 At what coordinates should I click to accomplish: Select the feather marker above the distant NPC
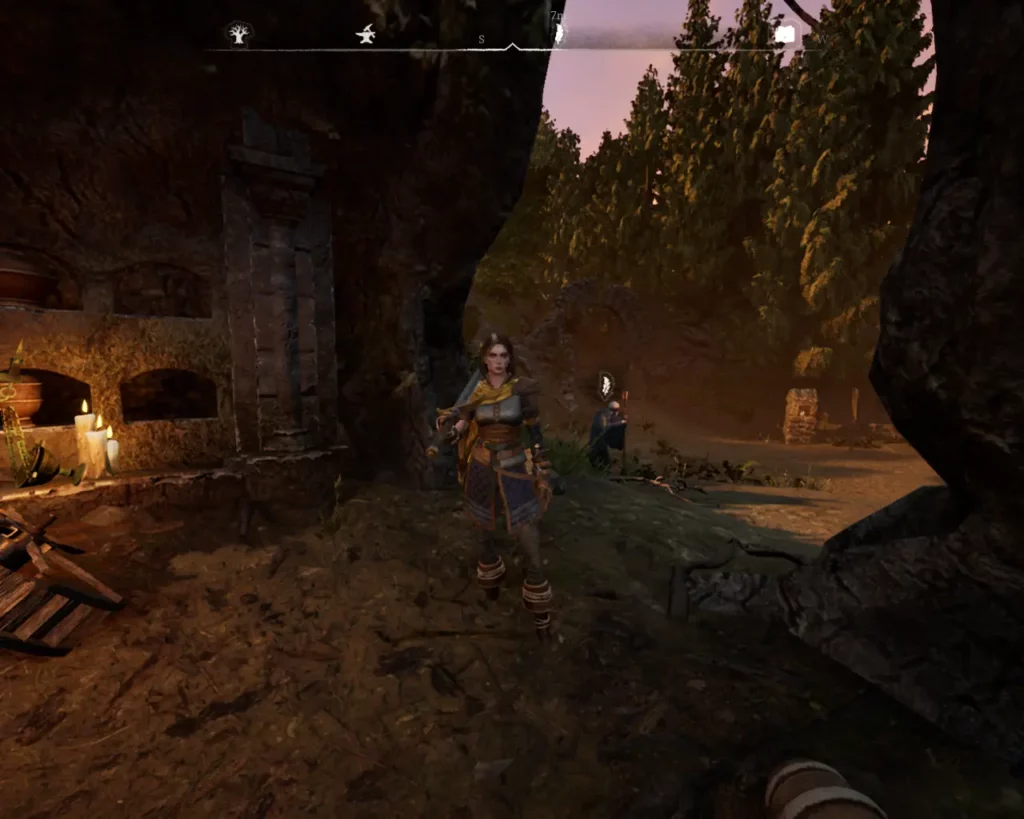[605, 384]
